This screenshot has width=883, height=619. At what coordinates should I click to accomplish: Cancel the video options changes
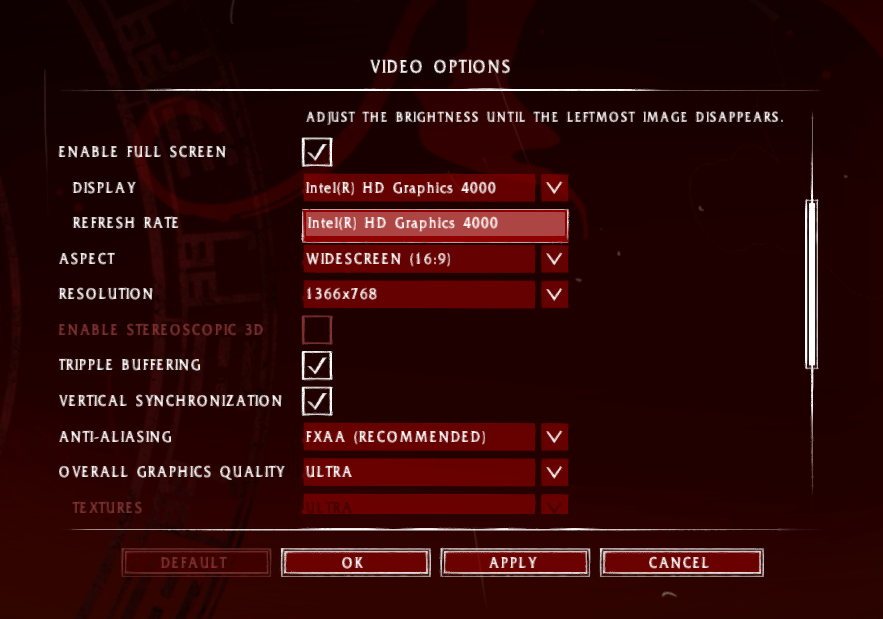pos(679,563)
